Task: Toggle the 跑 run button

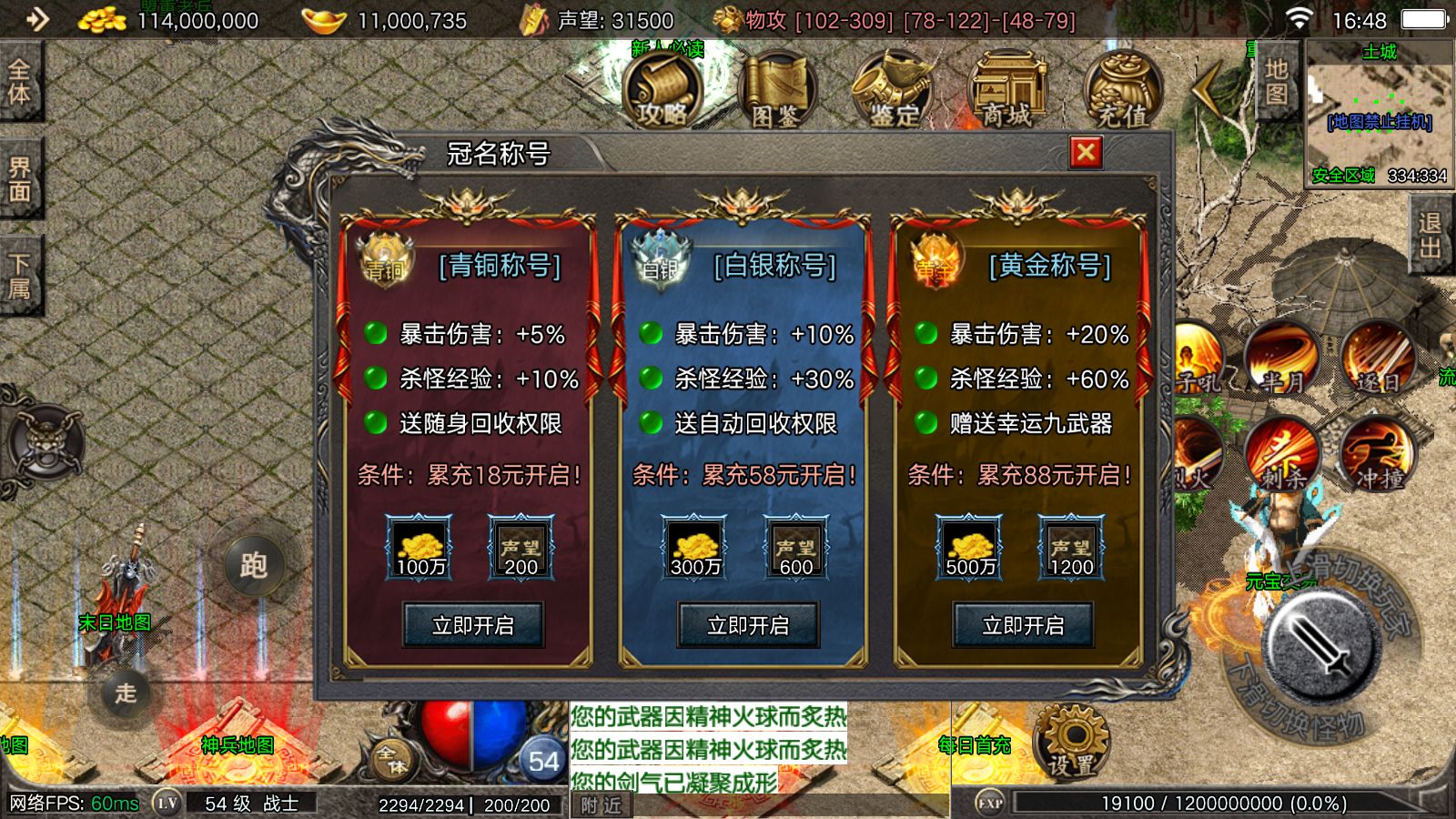Action: pyautogui.click(x=254, y=565)
